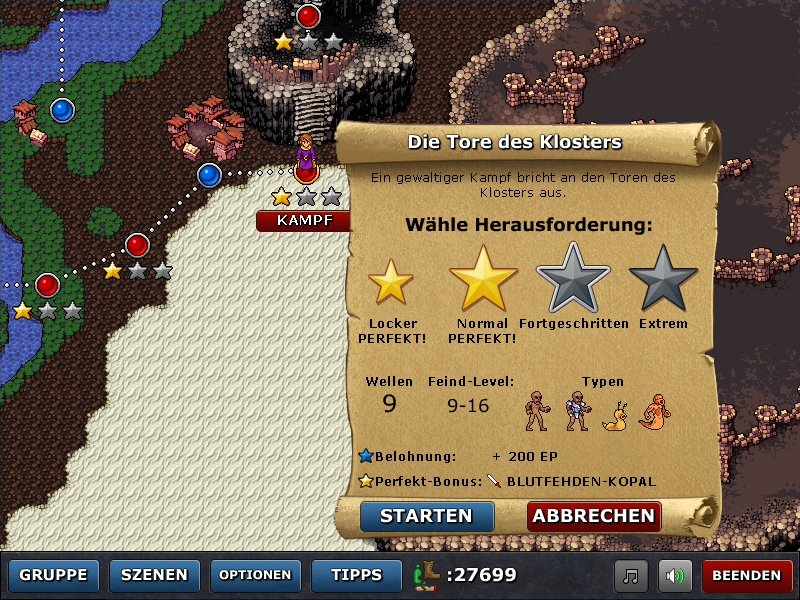The height and width of the screenshot is (600, 800).
Task: Open the SZENEN menu
Action: pyautogui.click(x=154, y=575)
